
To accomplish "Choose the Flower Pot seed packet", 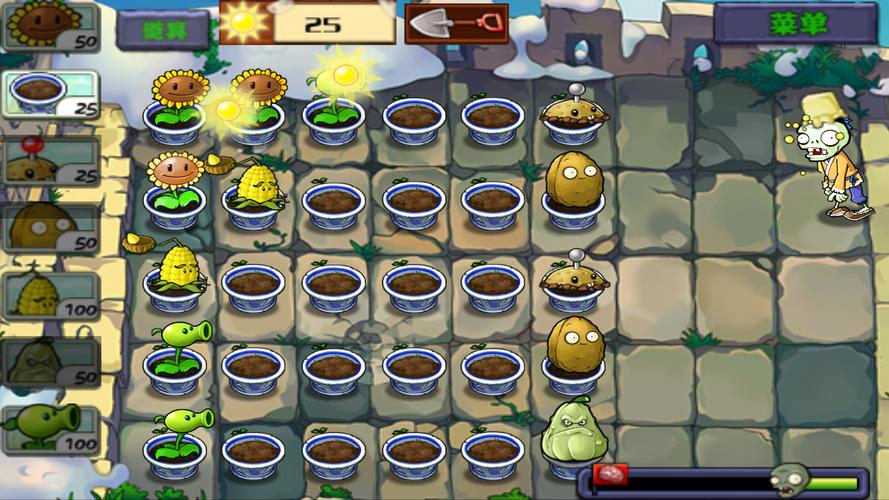I will click(50, 95).
